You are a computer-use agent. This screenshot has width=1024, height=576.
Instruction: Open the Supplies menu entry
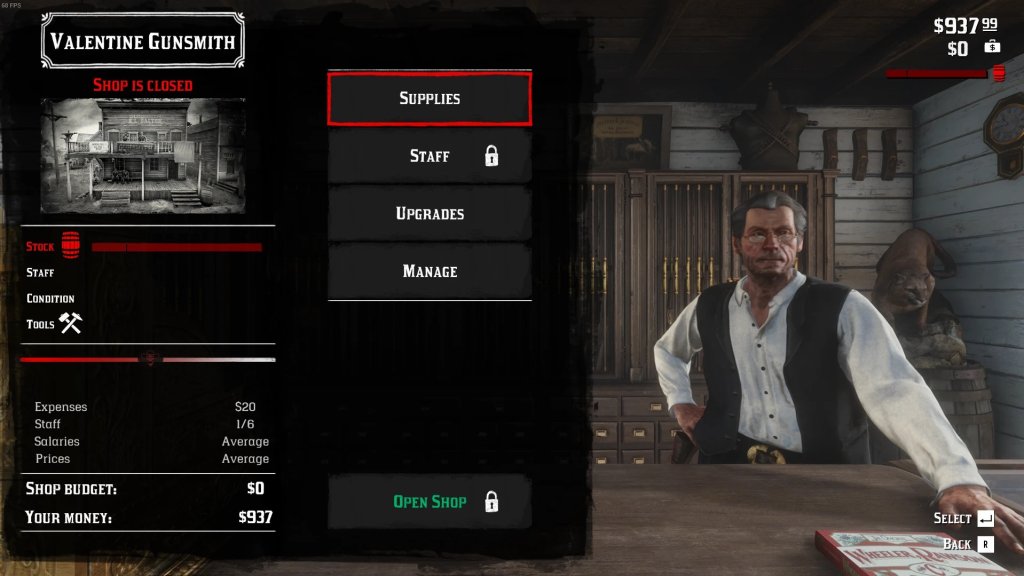click(429, 98)
